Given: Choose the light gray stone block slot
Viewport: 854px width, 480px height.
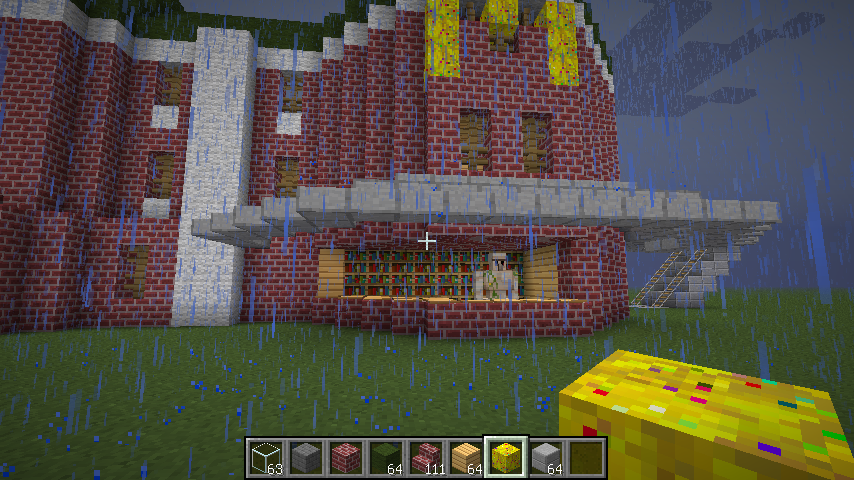Looking at the screenshot, I should click(545, 457).
